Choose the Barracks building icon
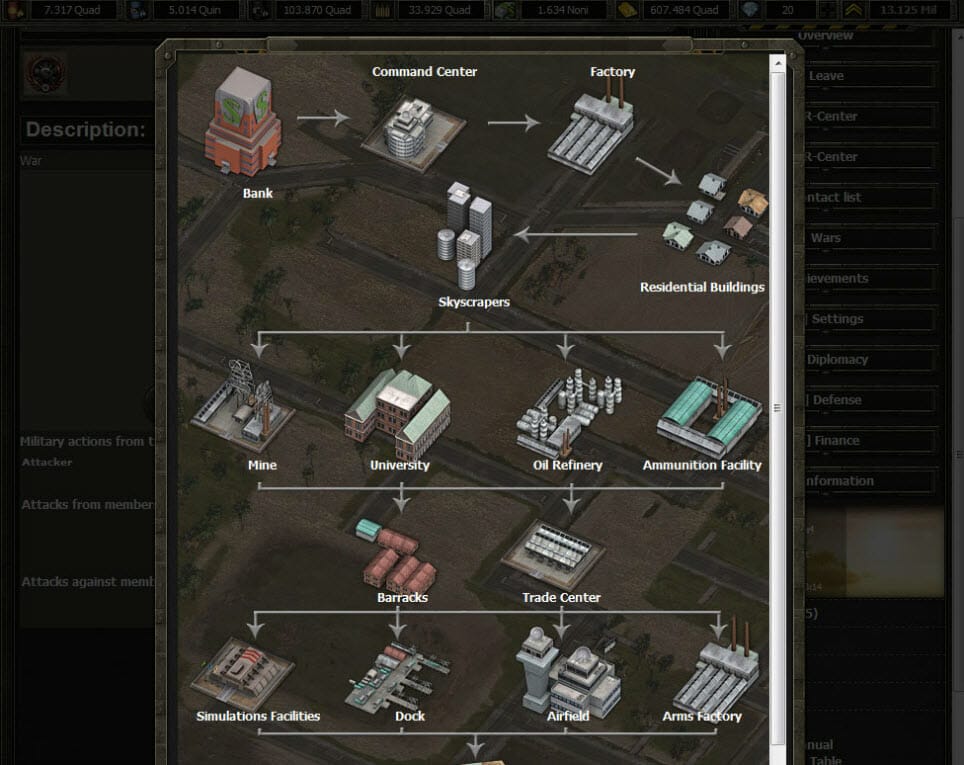Screen dimensions: 964x765 point(398,556)
